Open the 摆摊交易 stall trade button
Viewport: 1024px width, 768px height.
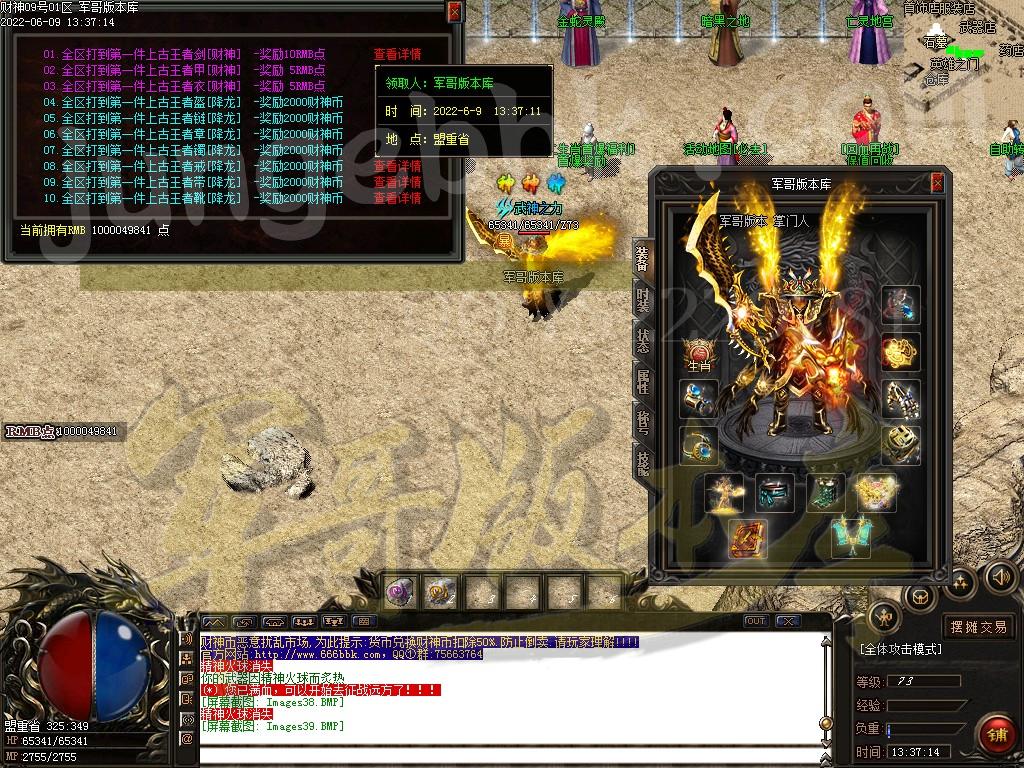(x=979, y=627)
